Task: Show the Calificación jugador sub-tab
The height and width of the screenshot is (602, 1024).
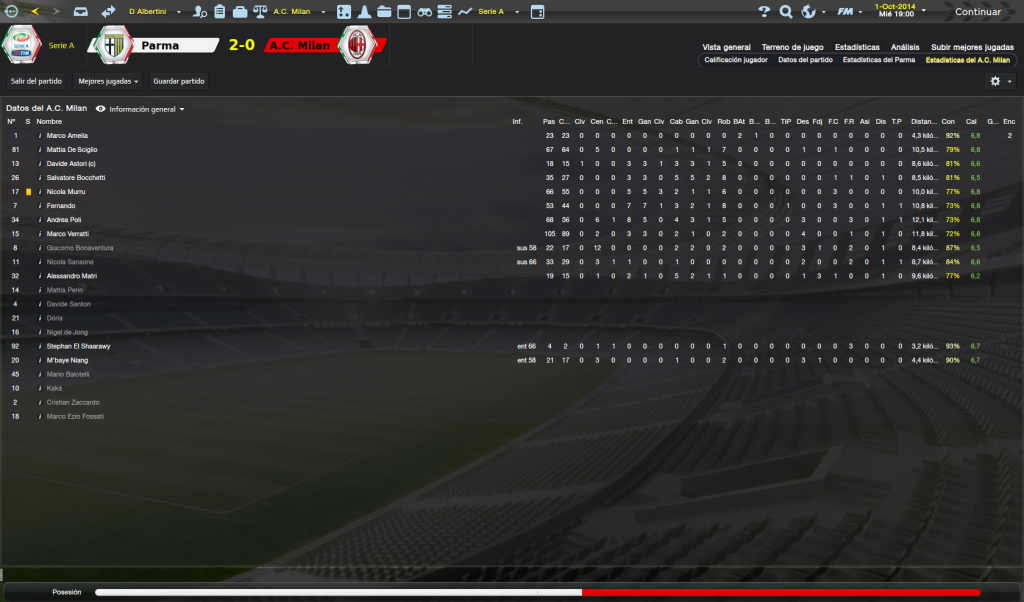Action: (735, 60)
